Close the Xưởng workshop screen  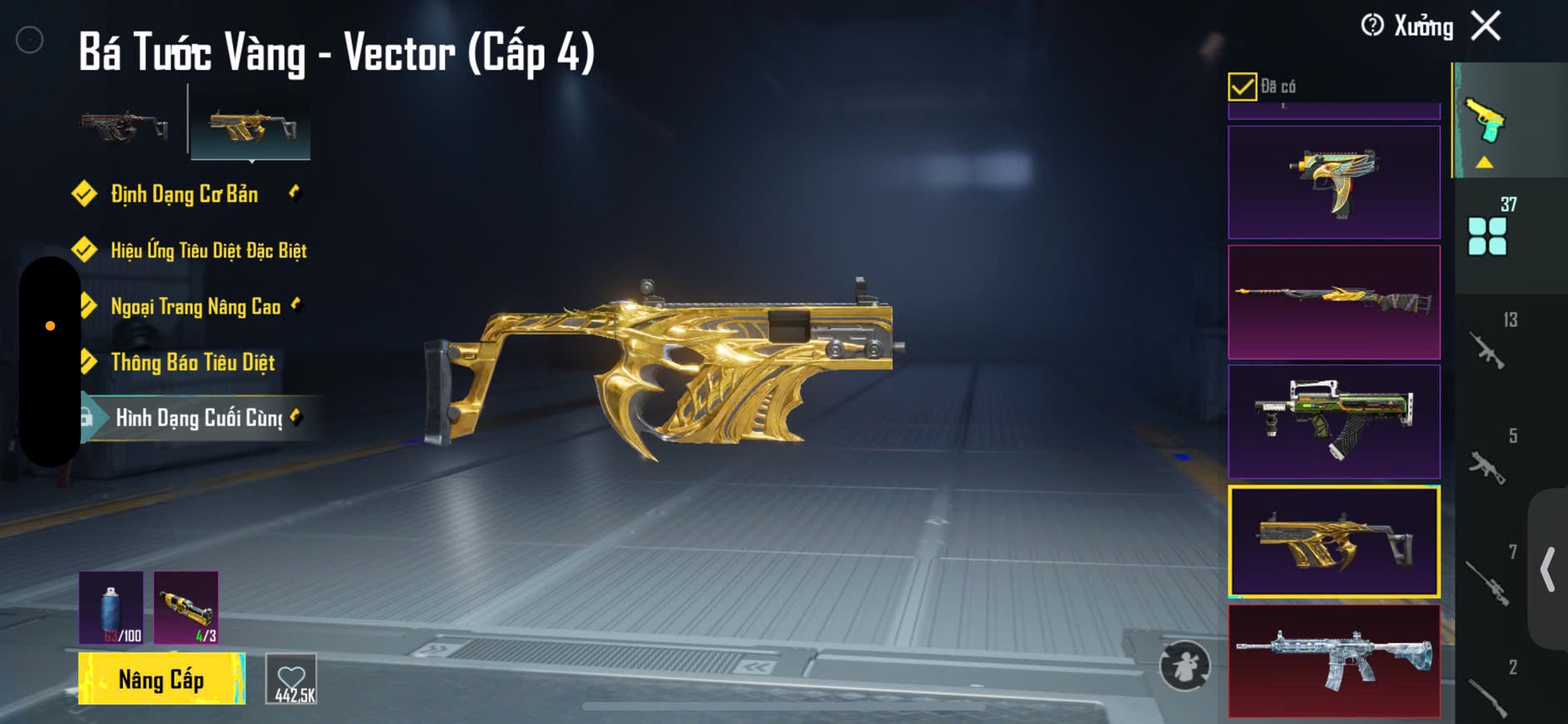1486,26
